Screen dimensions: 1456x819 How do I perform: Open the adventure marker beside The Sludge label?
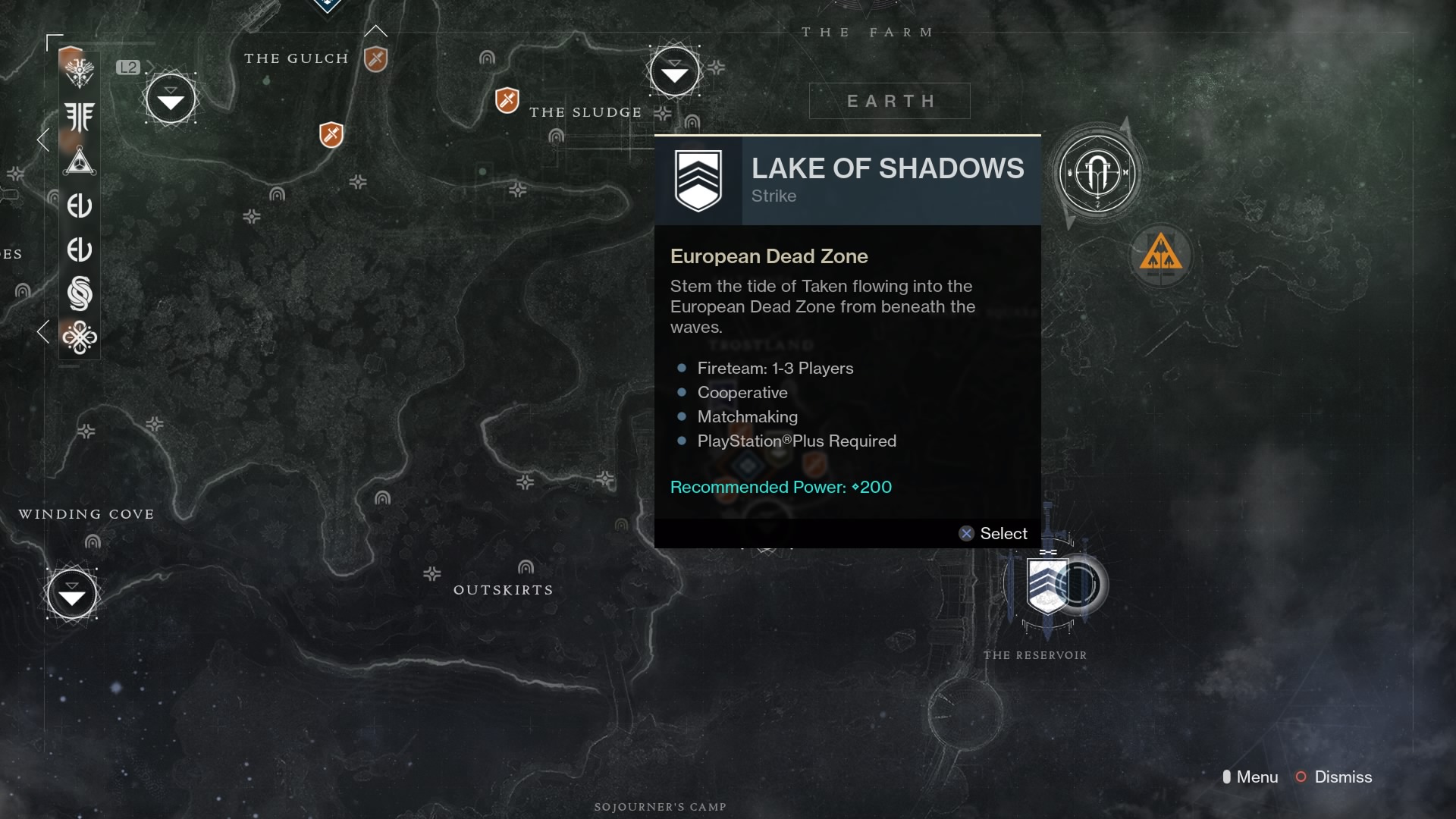tap(507, 99)
